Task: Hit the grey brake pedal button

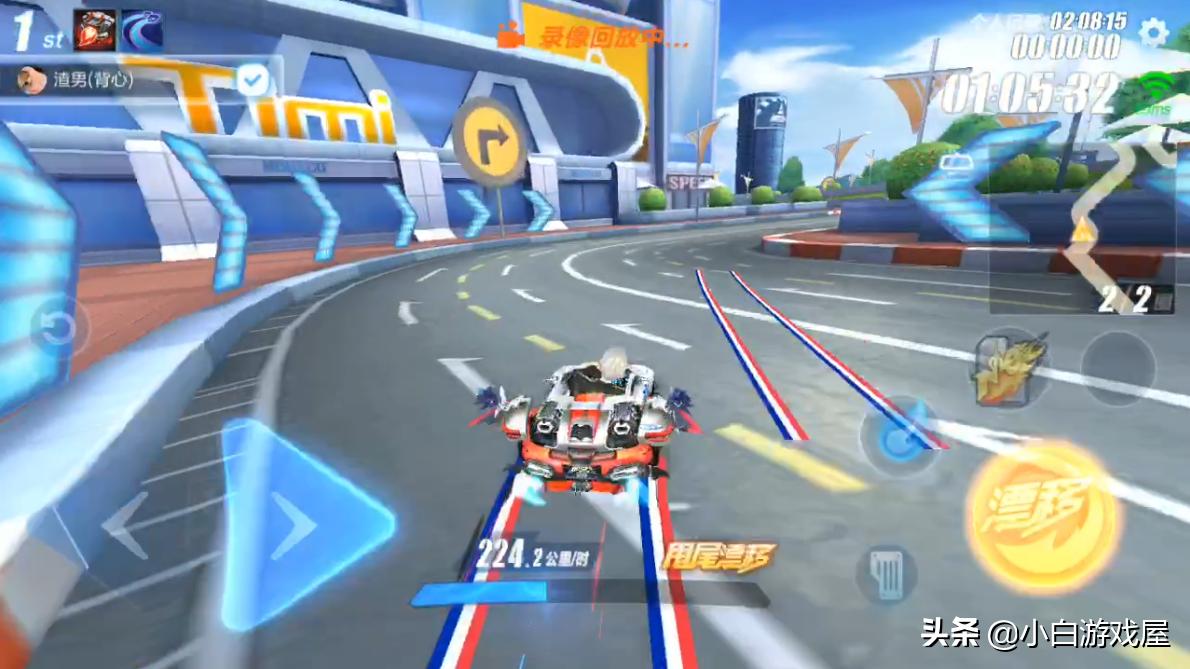Action: [887, 573]
